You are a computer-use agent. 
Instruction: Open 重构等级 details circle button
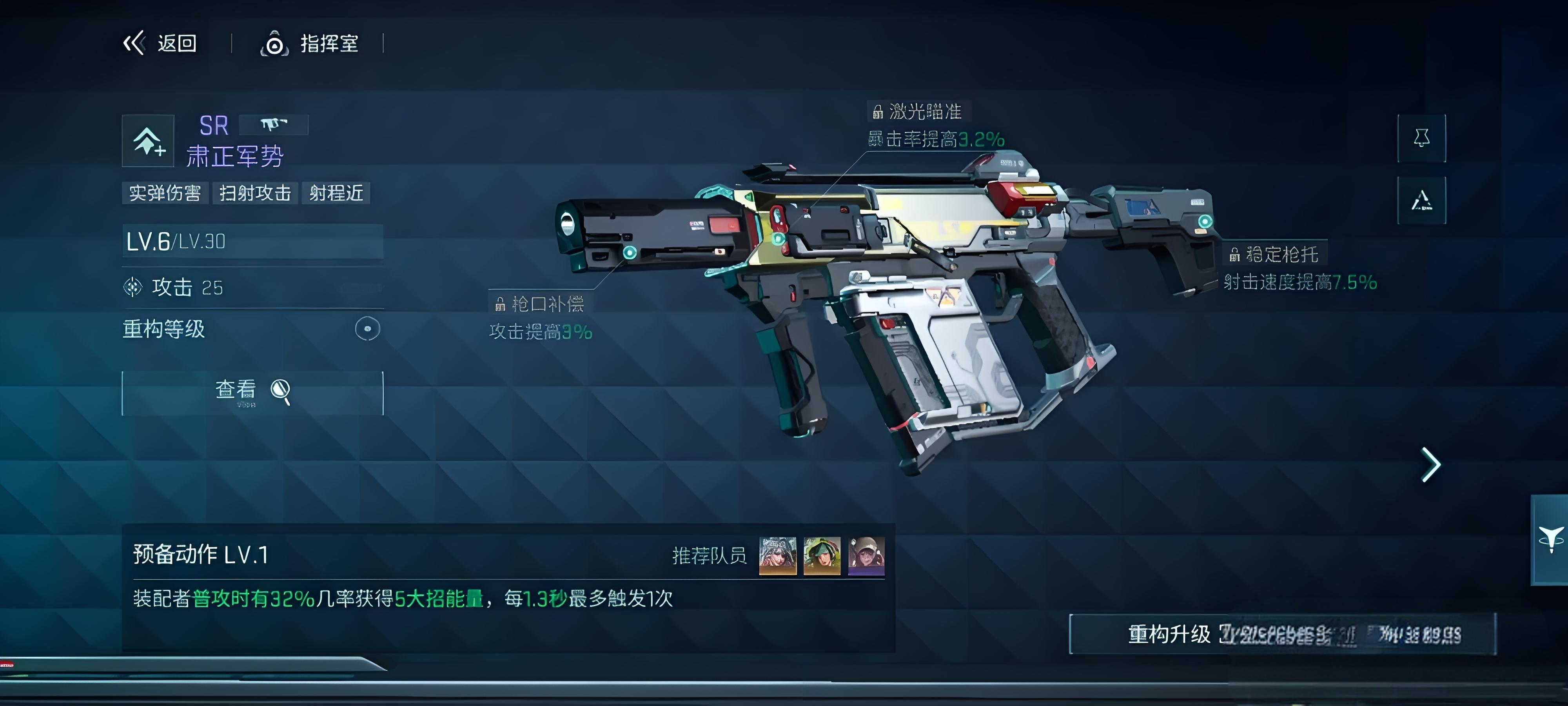pyautogui.click(x=367, y=329)
